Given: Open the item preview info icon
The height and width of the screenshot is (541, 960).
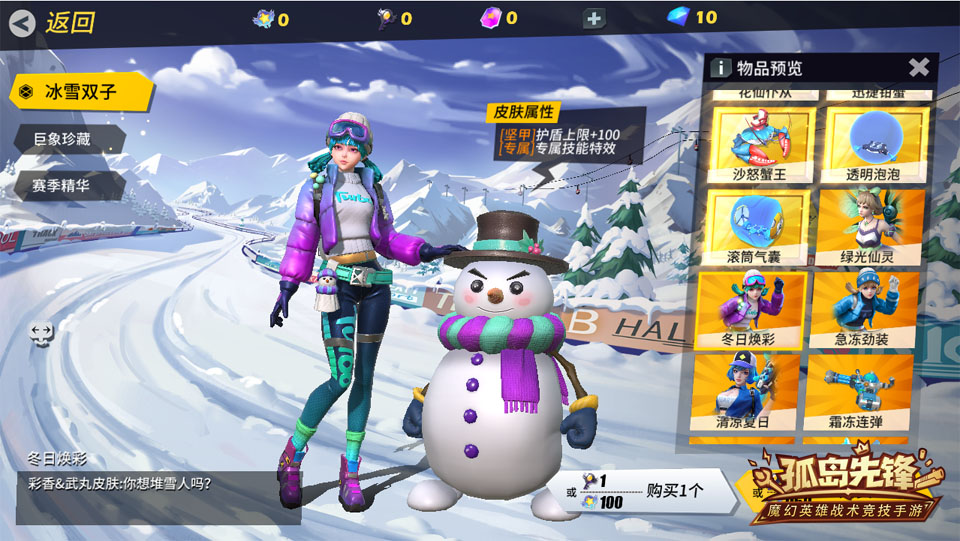Looking at the screenshot, I should pyautogui.click(x=719, y=68).
